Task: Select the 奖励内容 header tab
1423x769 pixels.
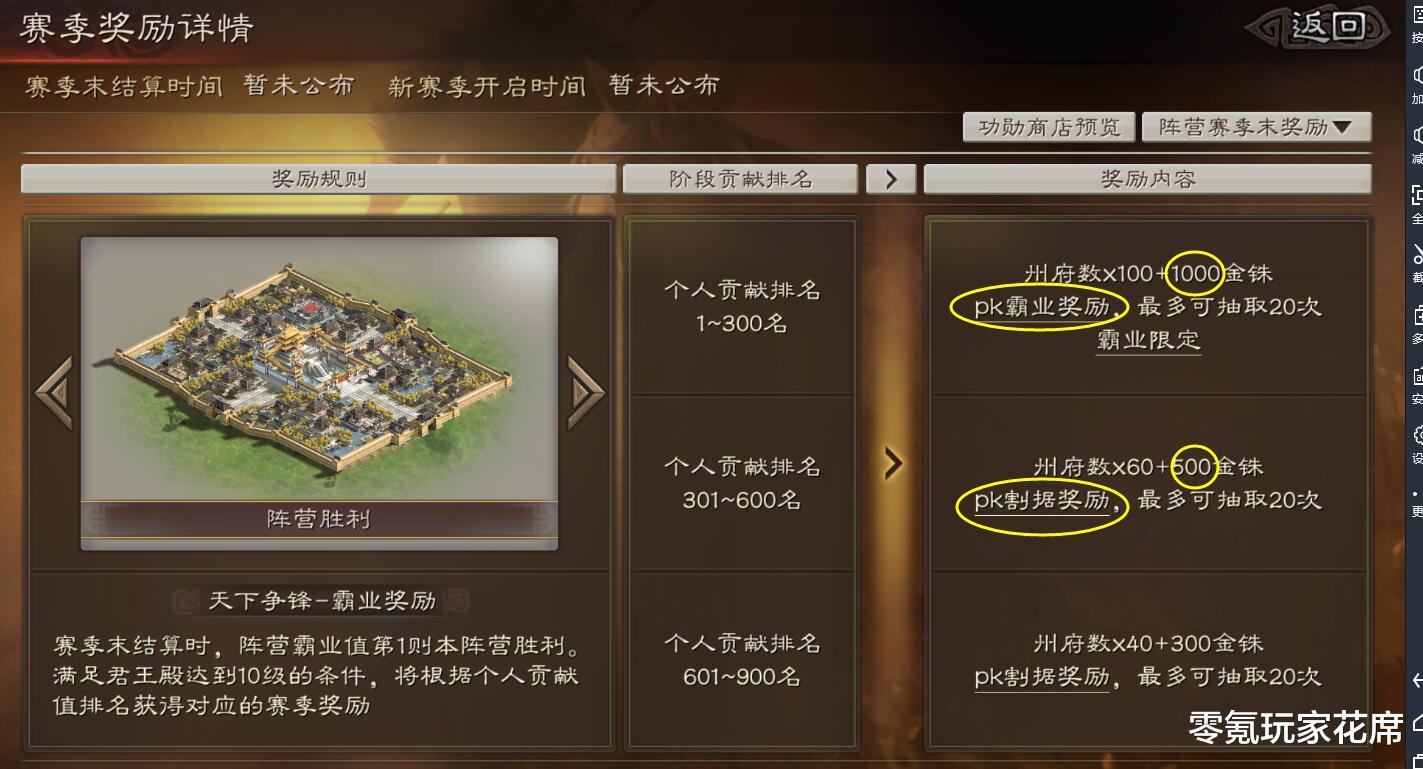Action: click(1147, 178)
